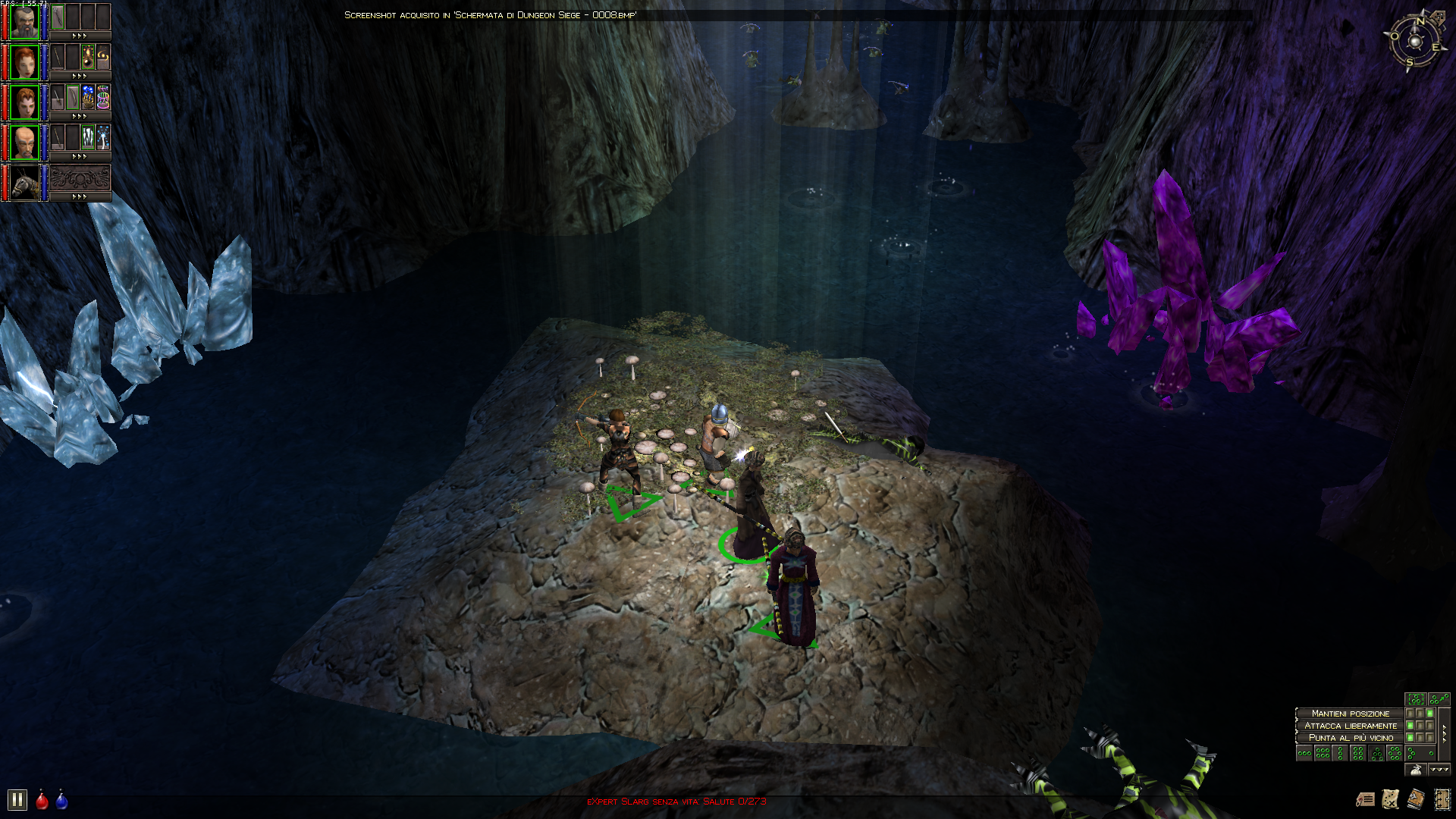Screen dimensions: 1456x819
Task: Choose the circle party formation
Action: [1395, 753]
